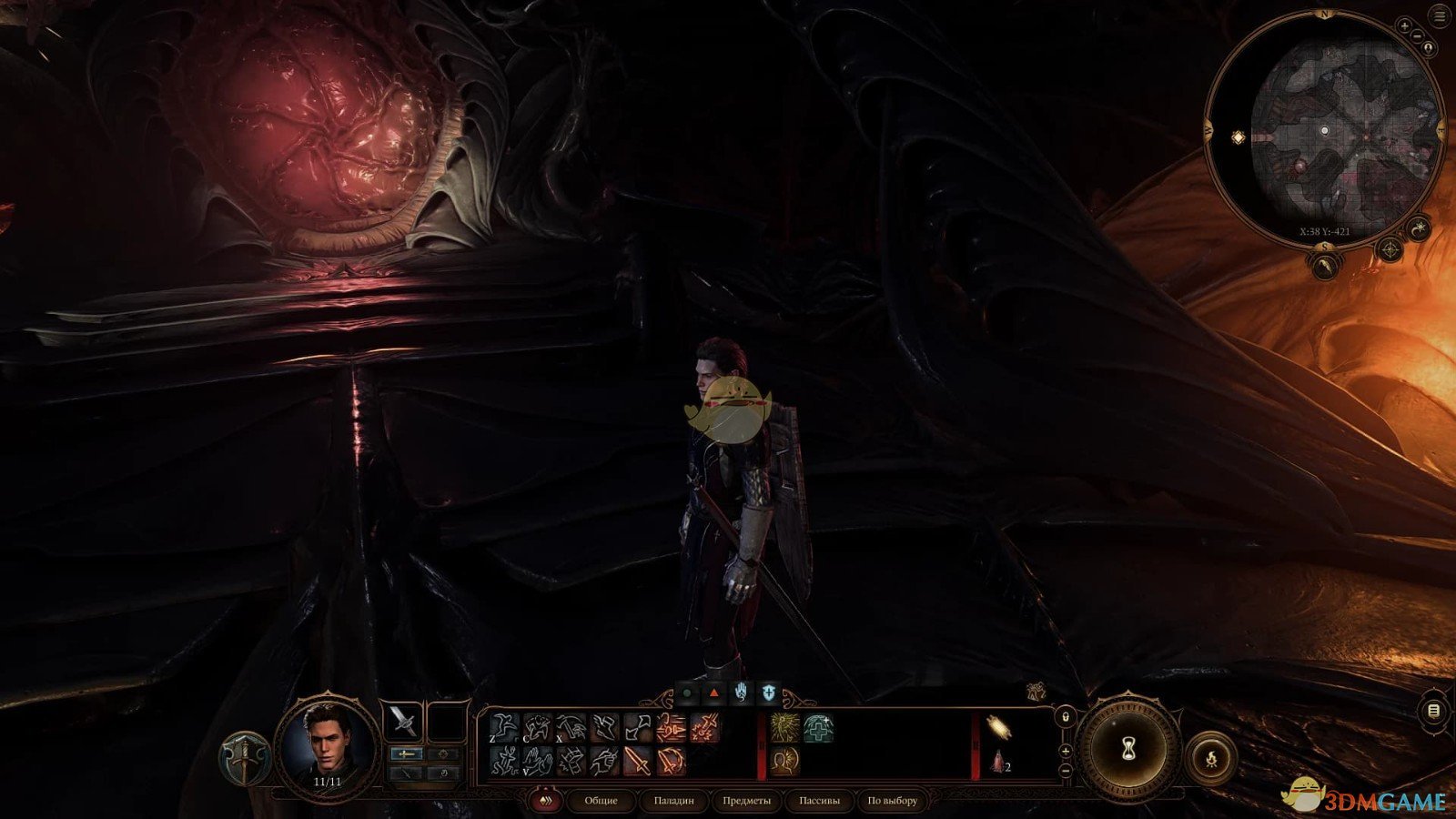Open the Паладин hotbar tab
Viewport: 1456px width, 819px height.
point(673,801)
